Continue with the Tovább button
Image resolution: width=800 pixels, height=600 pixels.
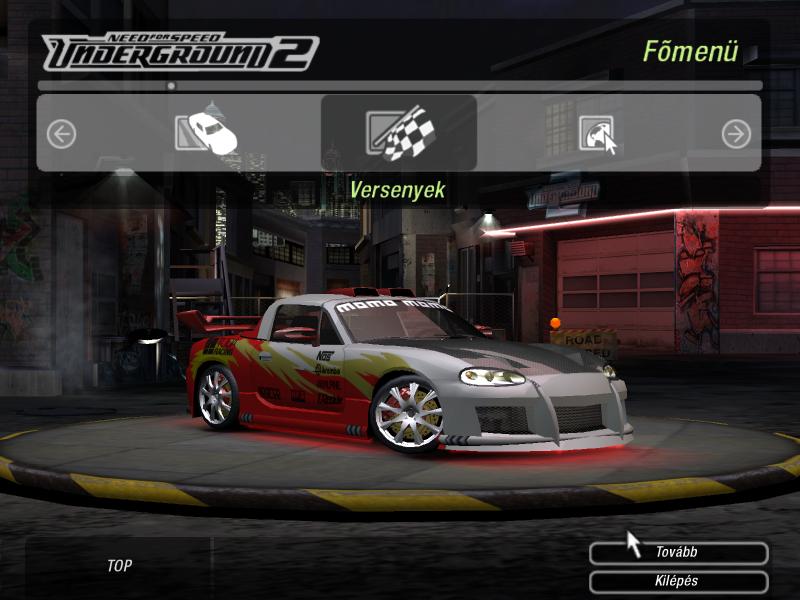(678, 553)
